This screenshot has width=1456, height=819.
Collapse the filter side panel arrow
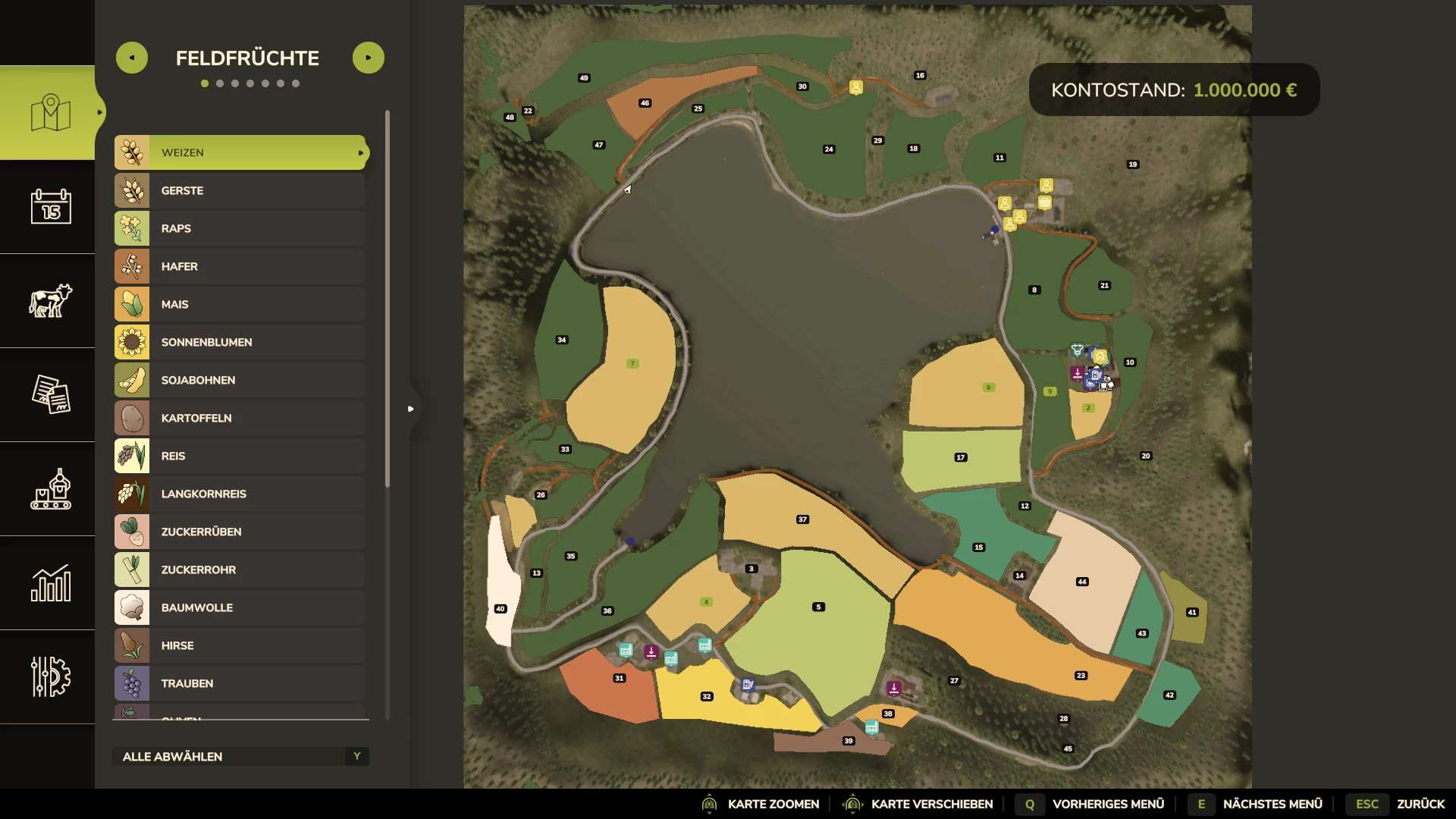point(411,409)
